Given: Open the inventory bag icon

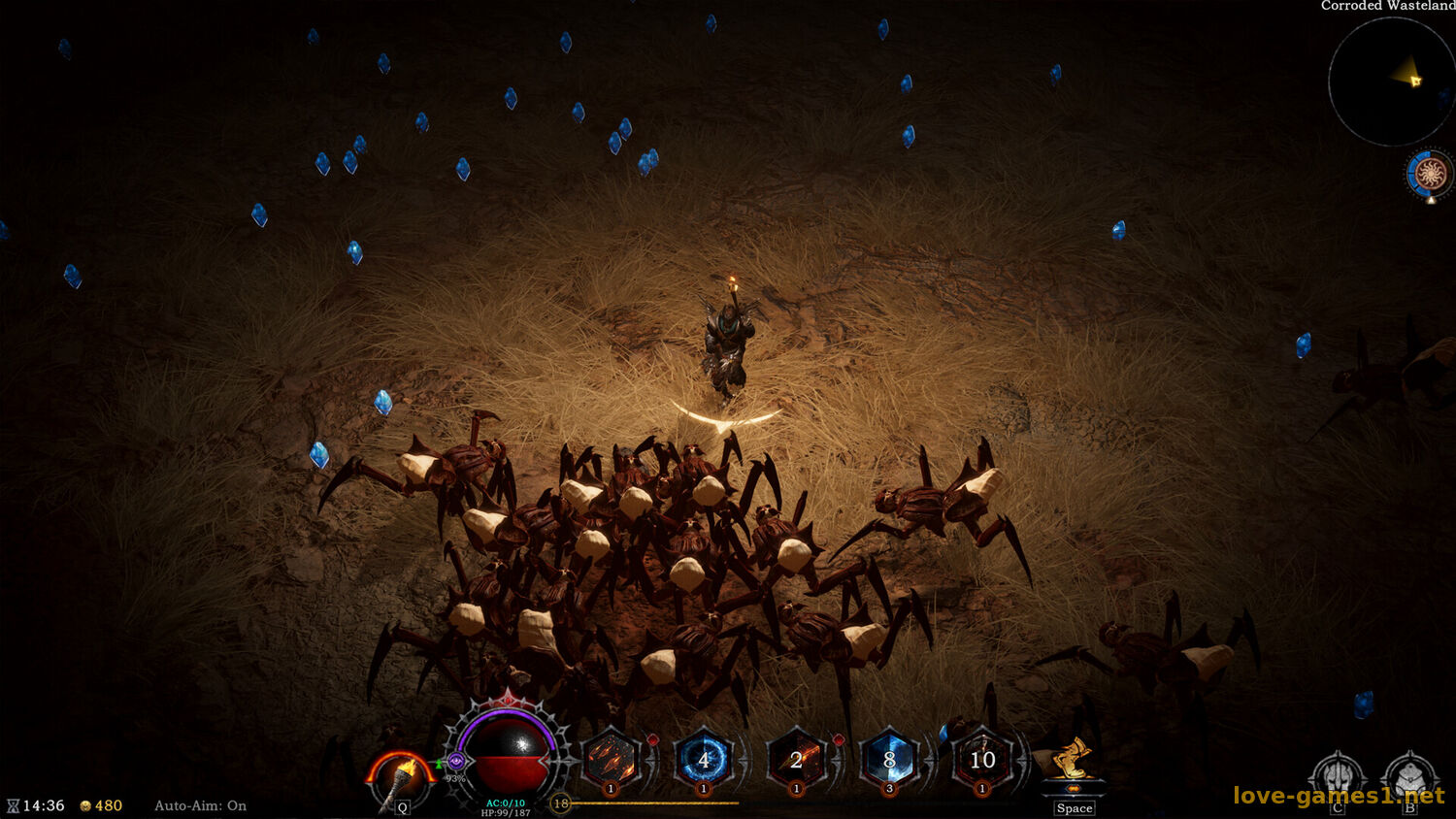Looking at the screenshot, I should [1409, 777].
